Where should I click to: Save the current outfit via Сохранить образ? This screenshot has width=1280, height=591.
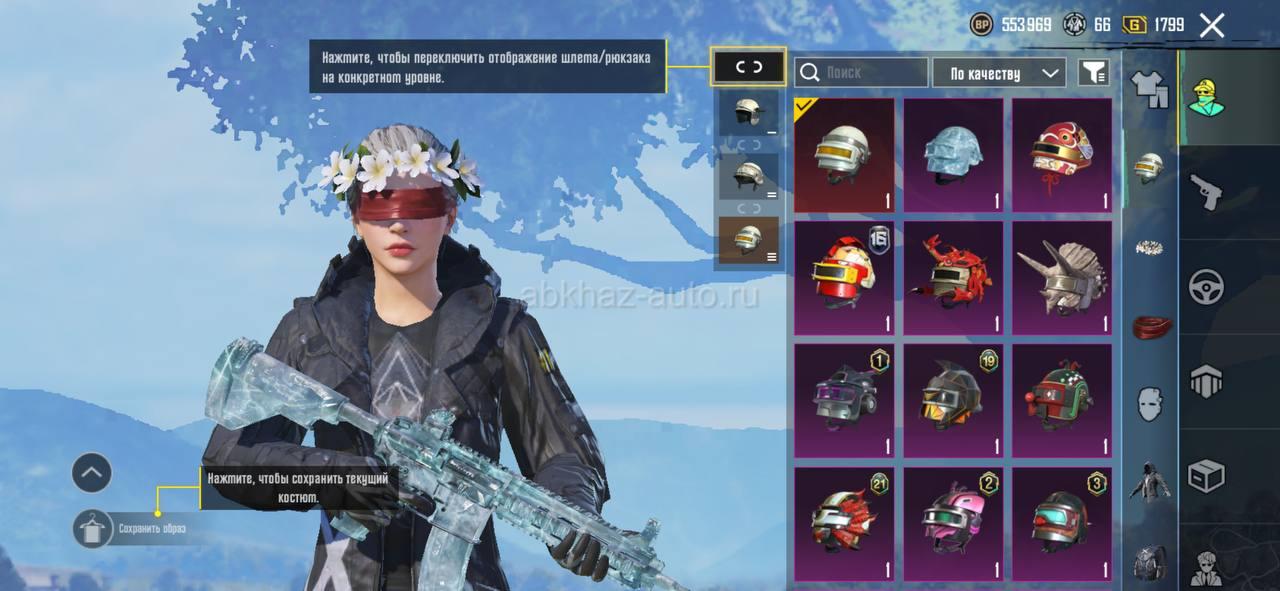pos(93,528)
